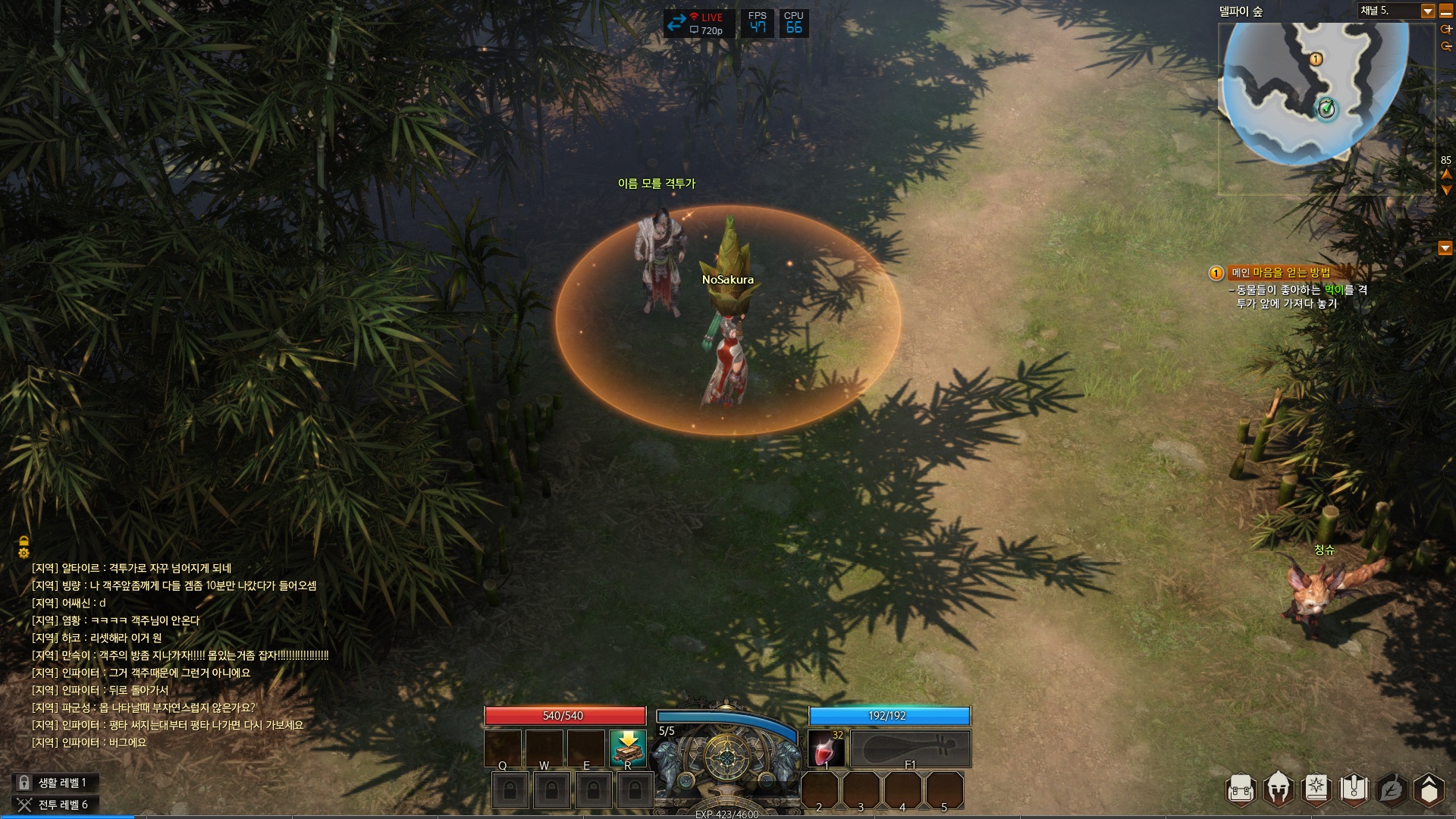Click the quest marker on the minimap
The width and height of the screenshot is (1456, 819).
[x=1316, y=59]
